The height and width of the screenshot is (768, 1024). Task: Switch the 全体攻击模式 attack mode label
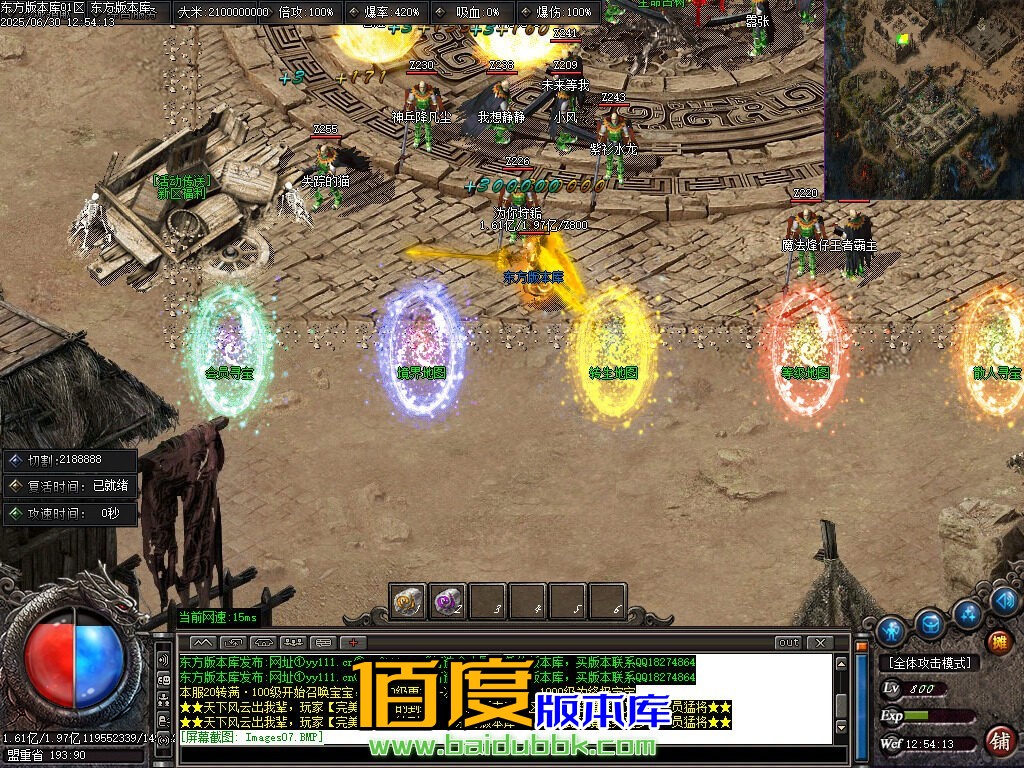click(930, 663)
